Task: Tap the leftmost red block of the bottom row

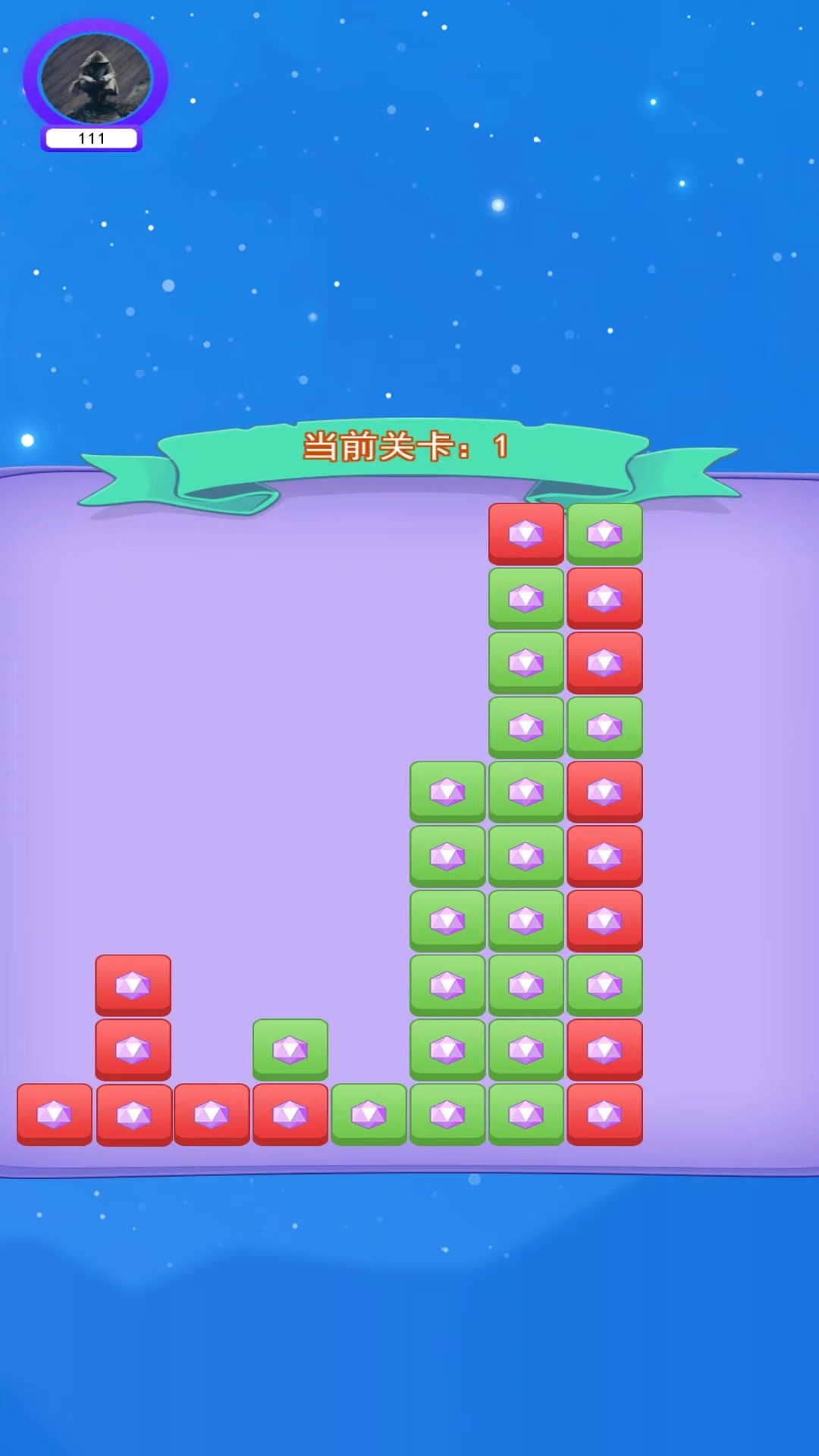Action: coord(55,1114)
